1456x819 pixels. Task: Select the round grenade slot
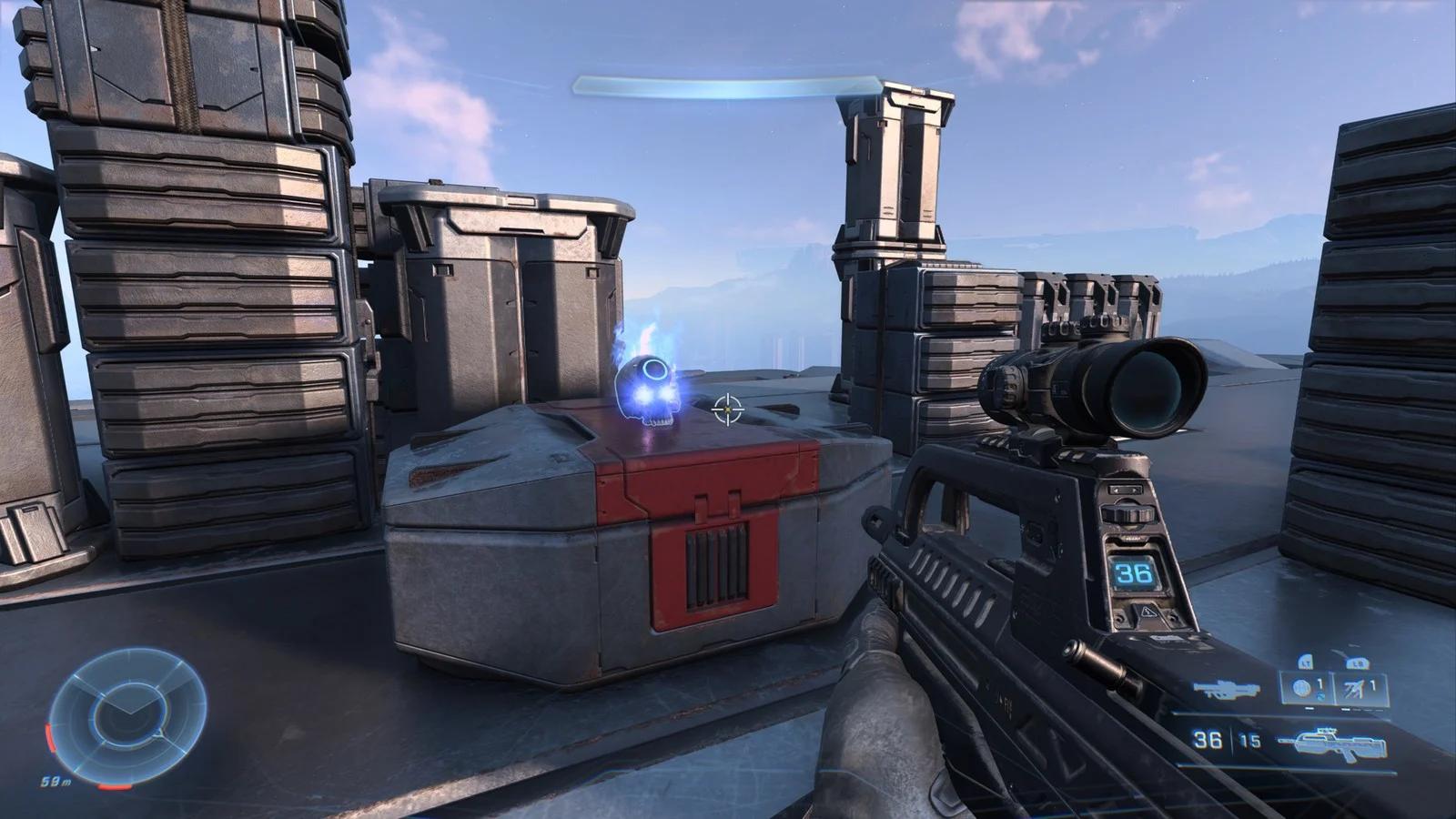[1305, 688]
